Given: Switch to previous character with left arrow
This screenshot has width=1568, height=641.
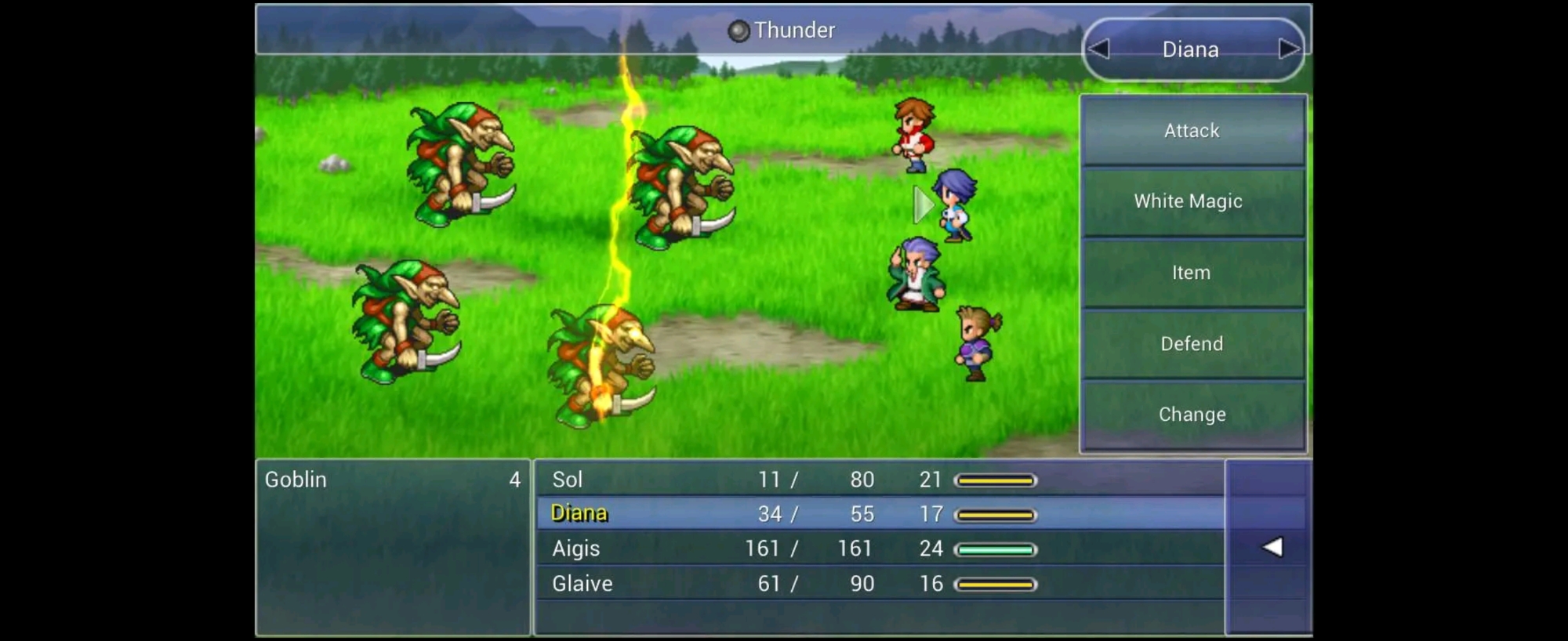Looking at the screenshot, I should pyautogui.click(x=1099, y=49).
